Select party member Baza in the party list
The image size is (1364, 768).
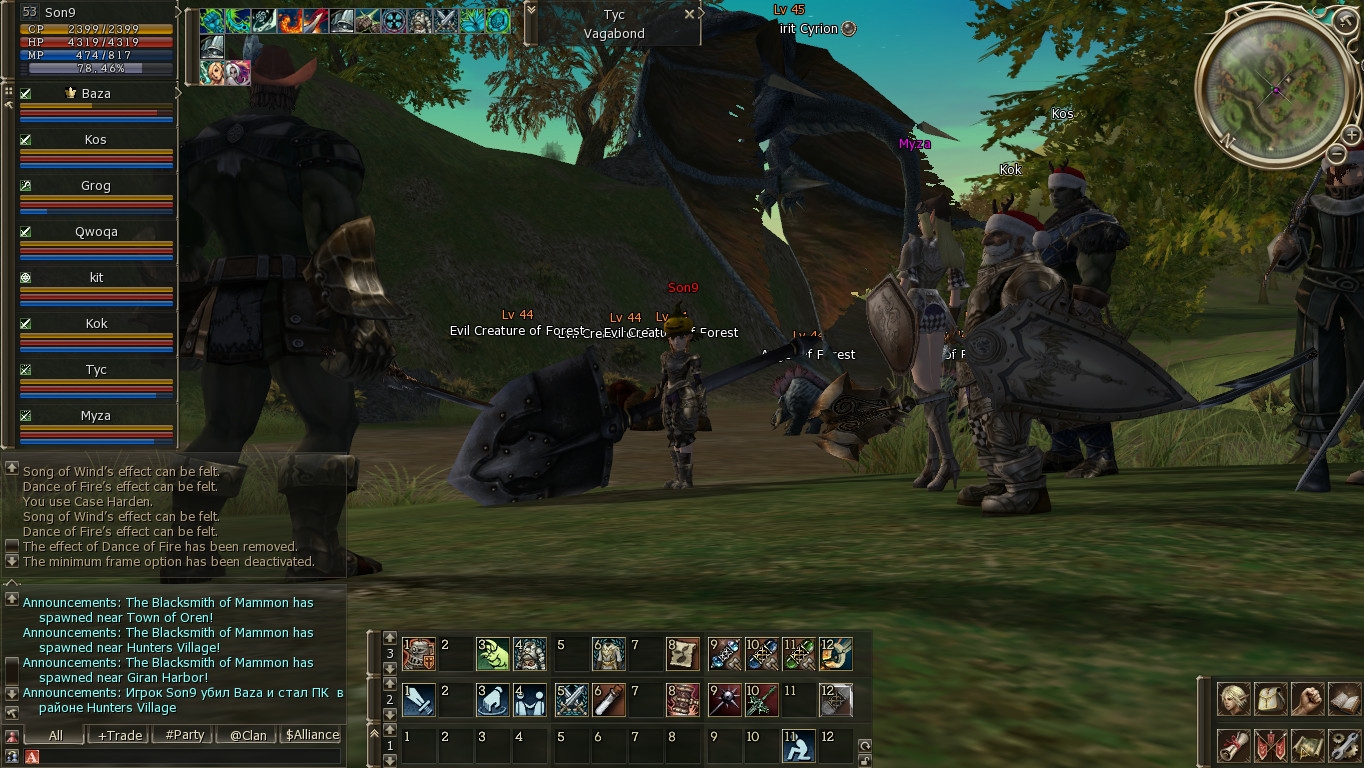[96, 94]
